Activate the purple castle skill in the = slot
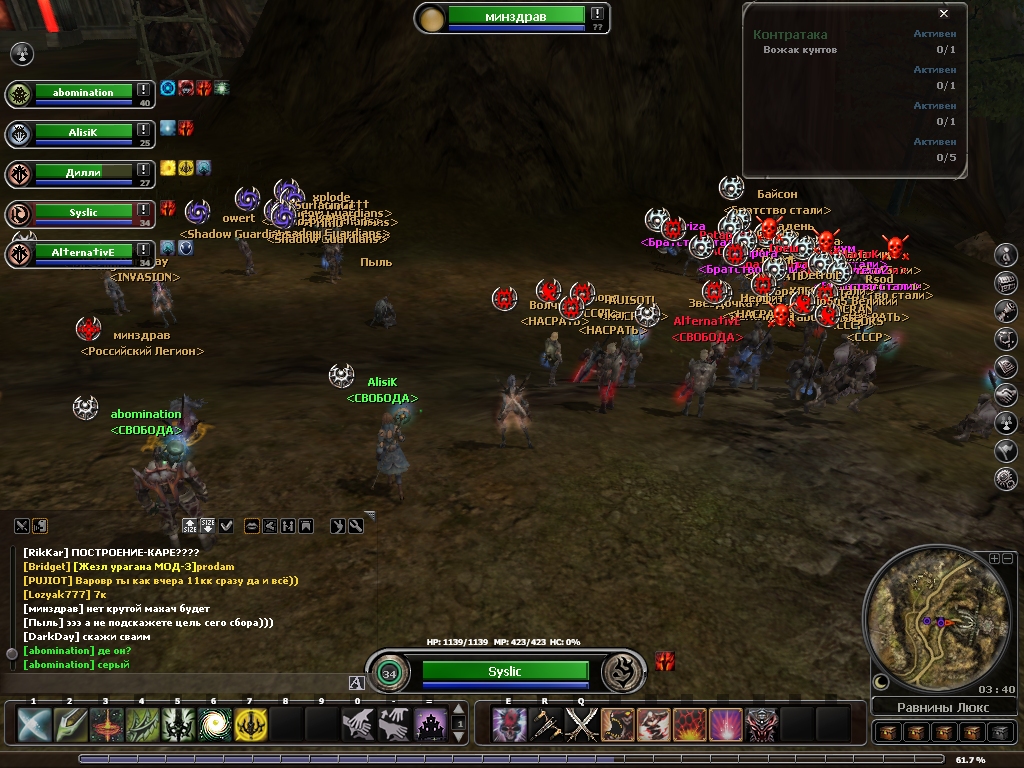Viewport: 1024px width, 768px height. [430, 724]
